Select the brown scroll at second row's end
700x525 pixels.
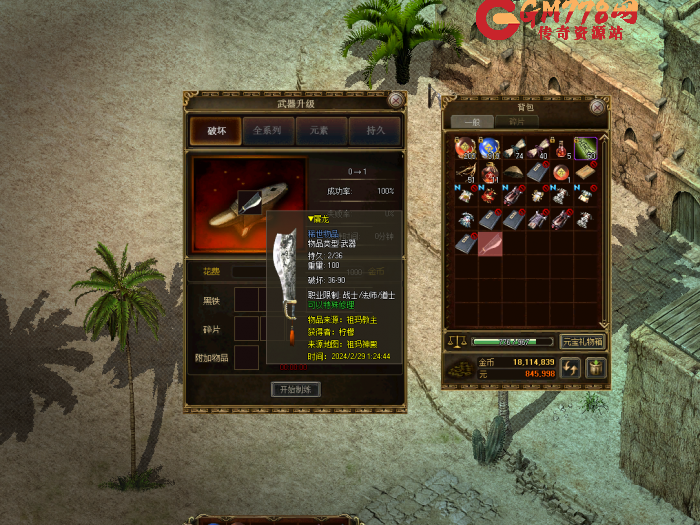pyautogui.click(x=585, y=172)
